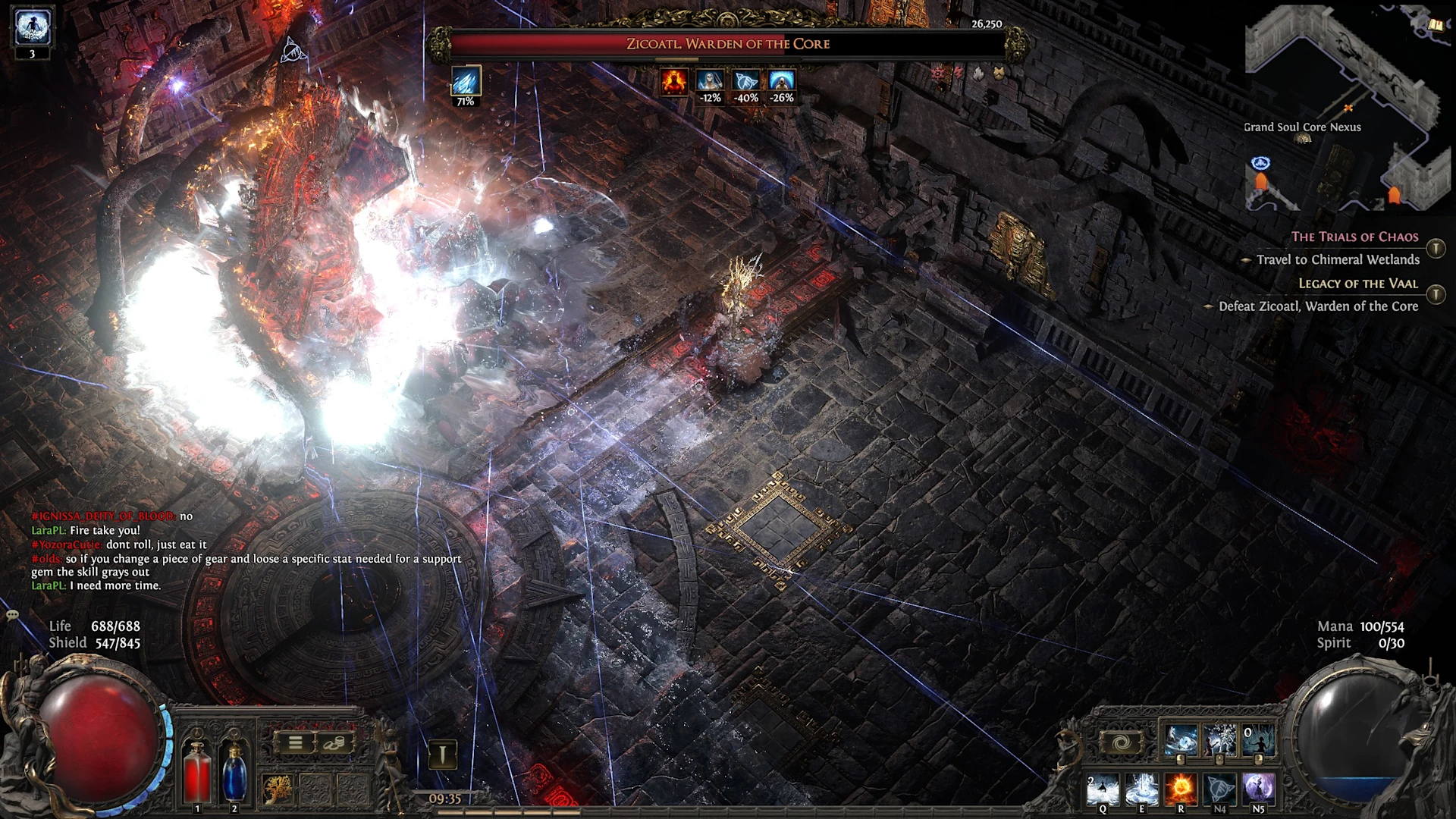Activate the icy ground burst skill
1456x819 pixels.
pos(1141,789)
